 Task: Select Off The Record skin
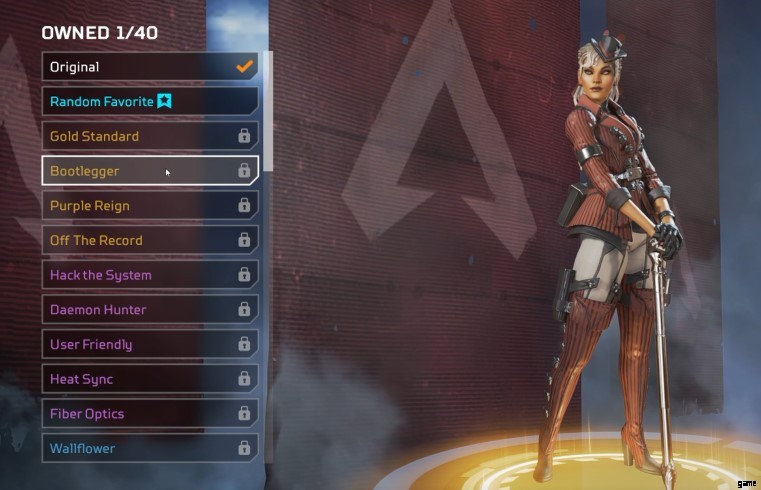click(150, 240)
